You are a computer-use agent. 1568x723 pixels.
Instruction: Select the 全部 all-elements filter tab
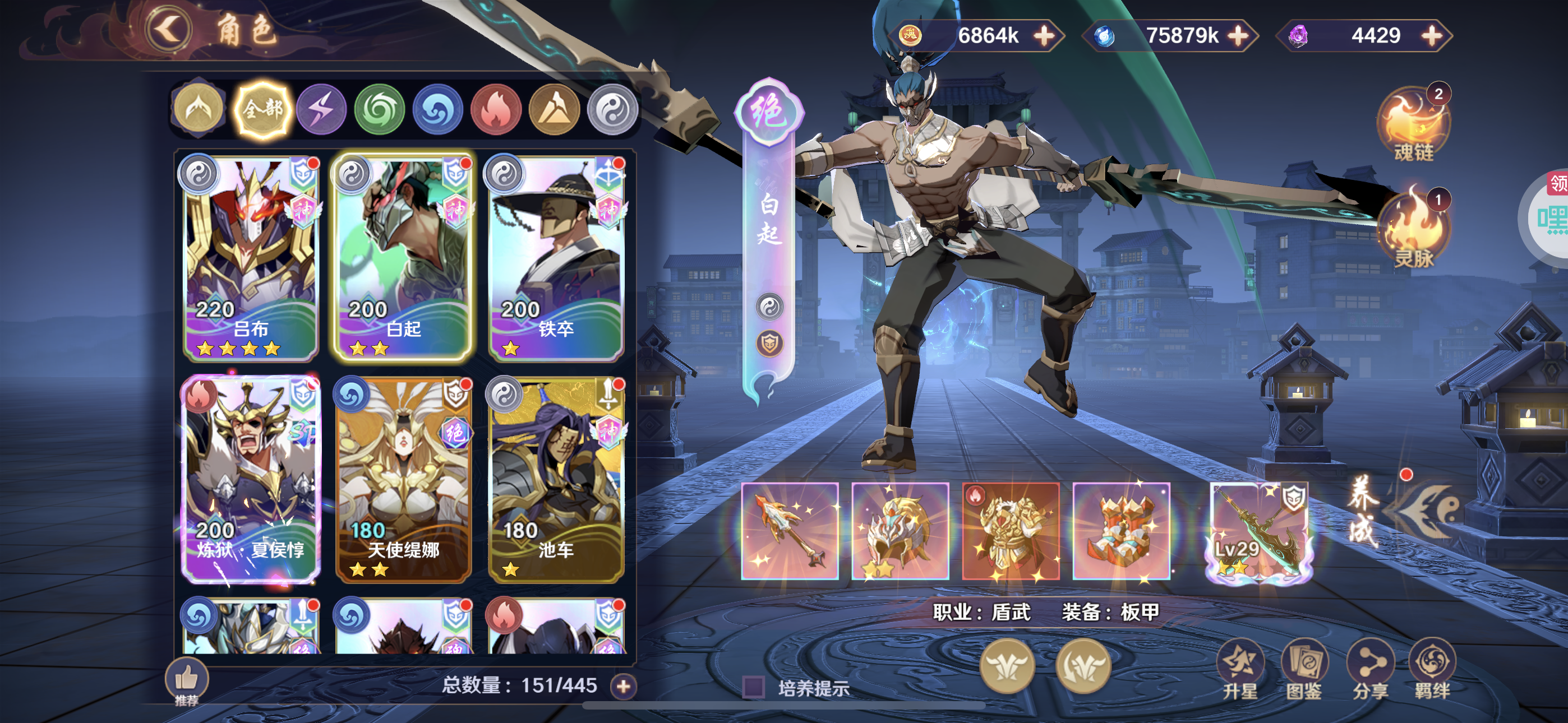[263, 109]
